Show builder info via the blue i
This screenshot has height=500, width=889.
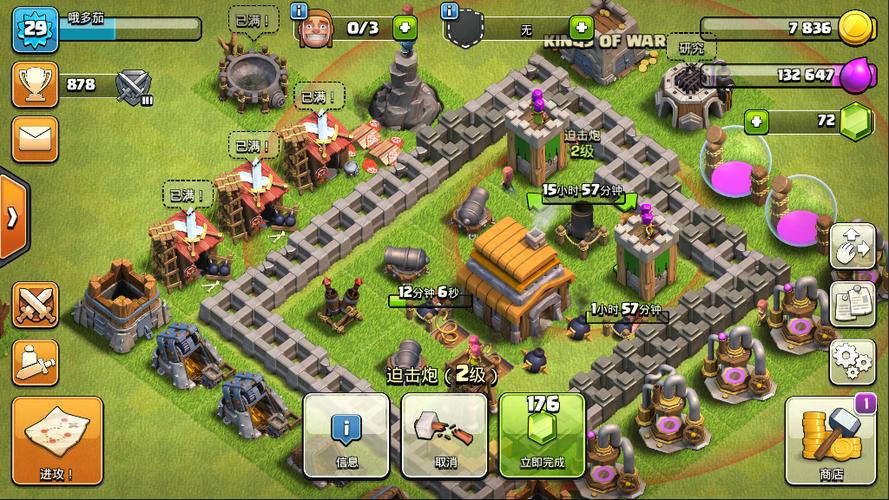[299, 11]
